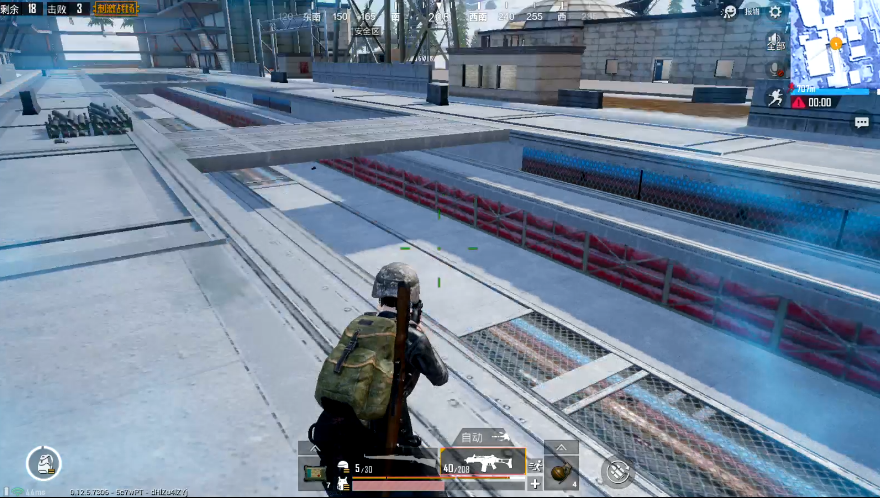Open the chat speech-bubble button

click(861, 122)
